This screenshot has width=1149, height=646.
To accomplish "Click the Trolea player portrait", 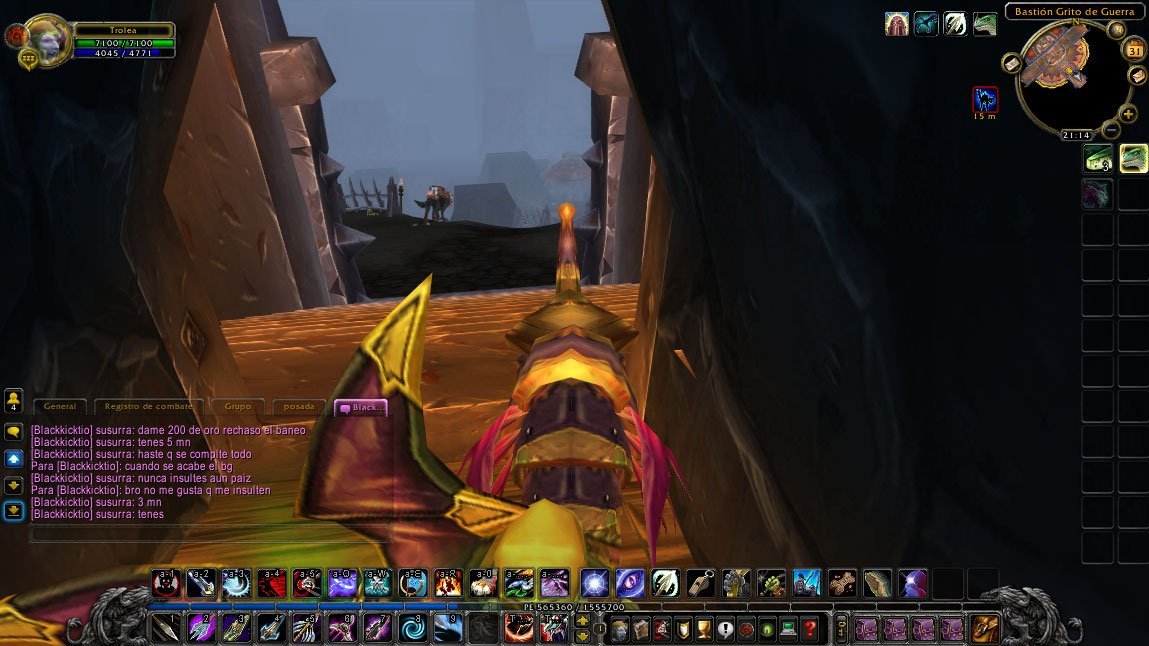I will pyautogui.click(x=45, y=38).
